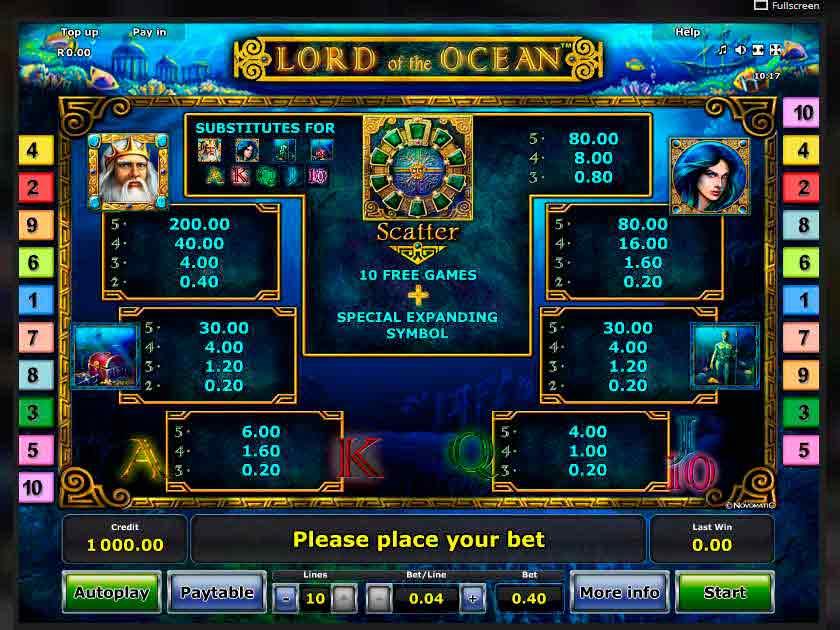The width and height of the screenshot is (840, 630).
Task: Decrease the number of Lines
Action: (x=285, y=599)
